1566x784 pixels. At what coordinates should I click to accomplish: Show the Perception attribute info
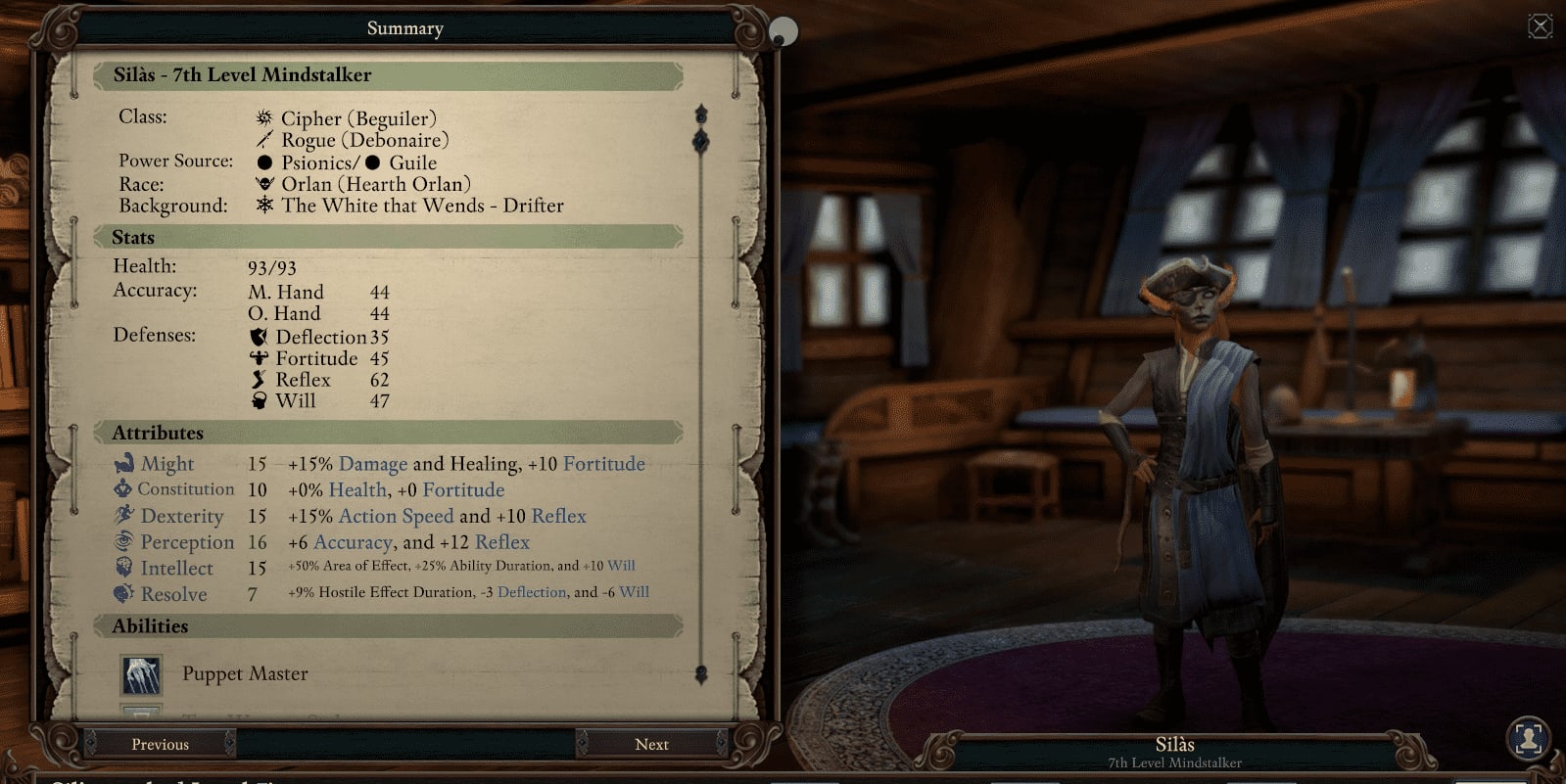point(186,542)
